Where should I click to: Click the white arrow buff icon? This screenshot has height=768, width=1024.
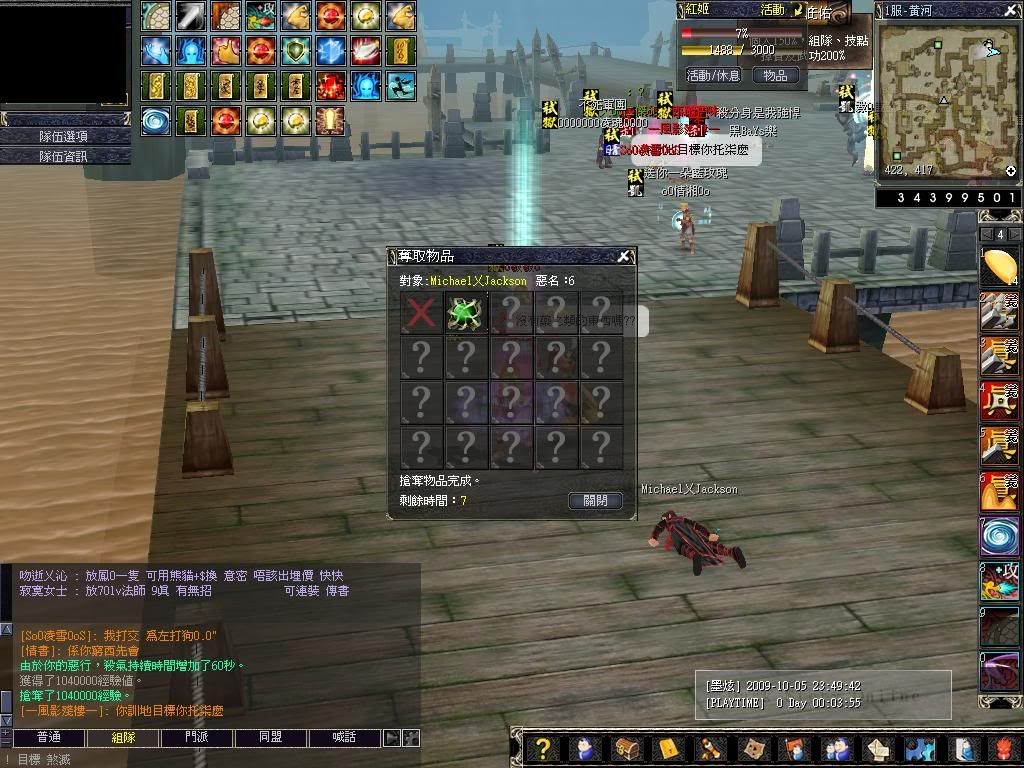(192, 15)
